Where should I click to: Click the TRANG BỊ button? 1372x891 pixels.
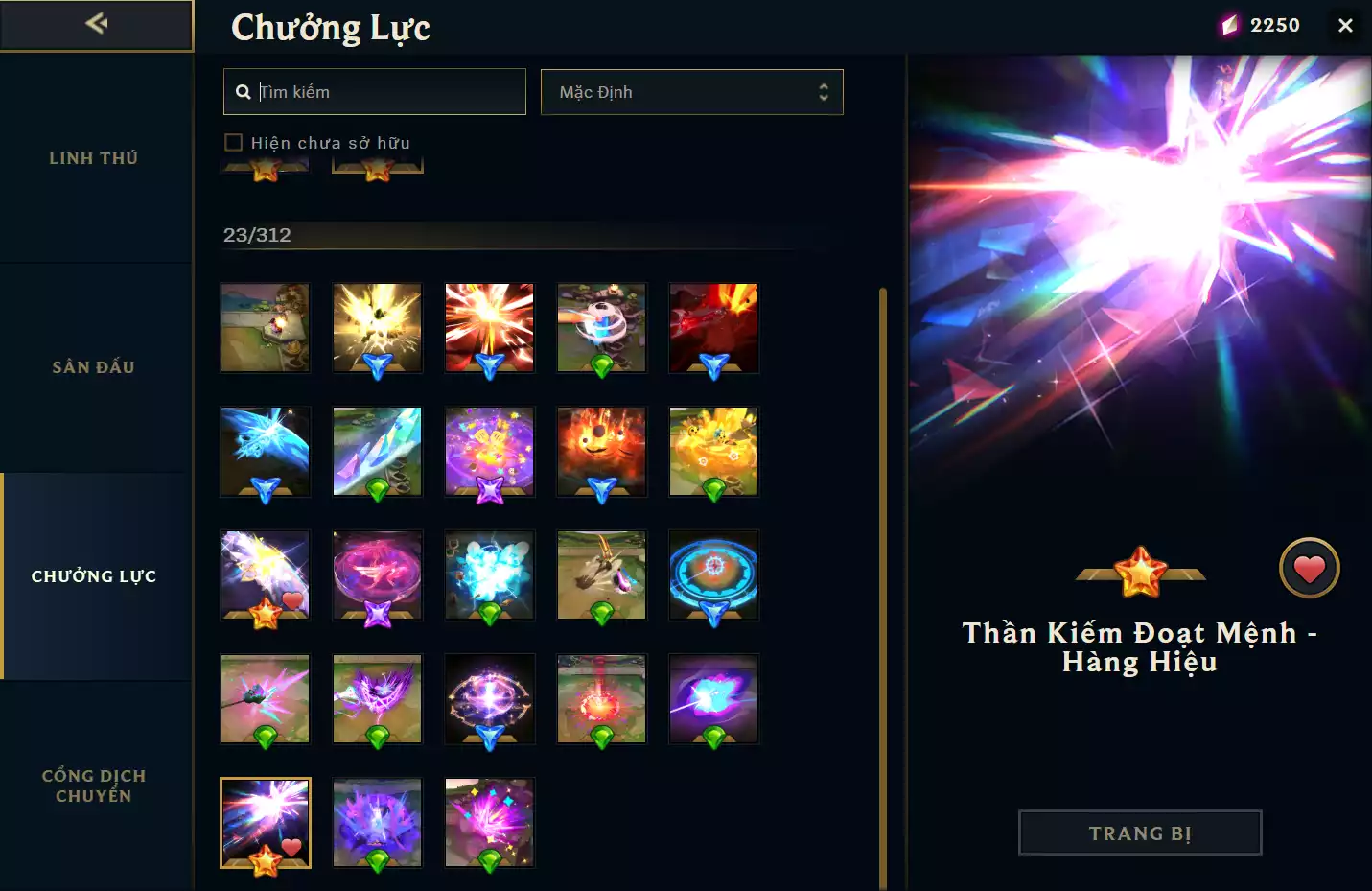tap(1139, 832)
